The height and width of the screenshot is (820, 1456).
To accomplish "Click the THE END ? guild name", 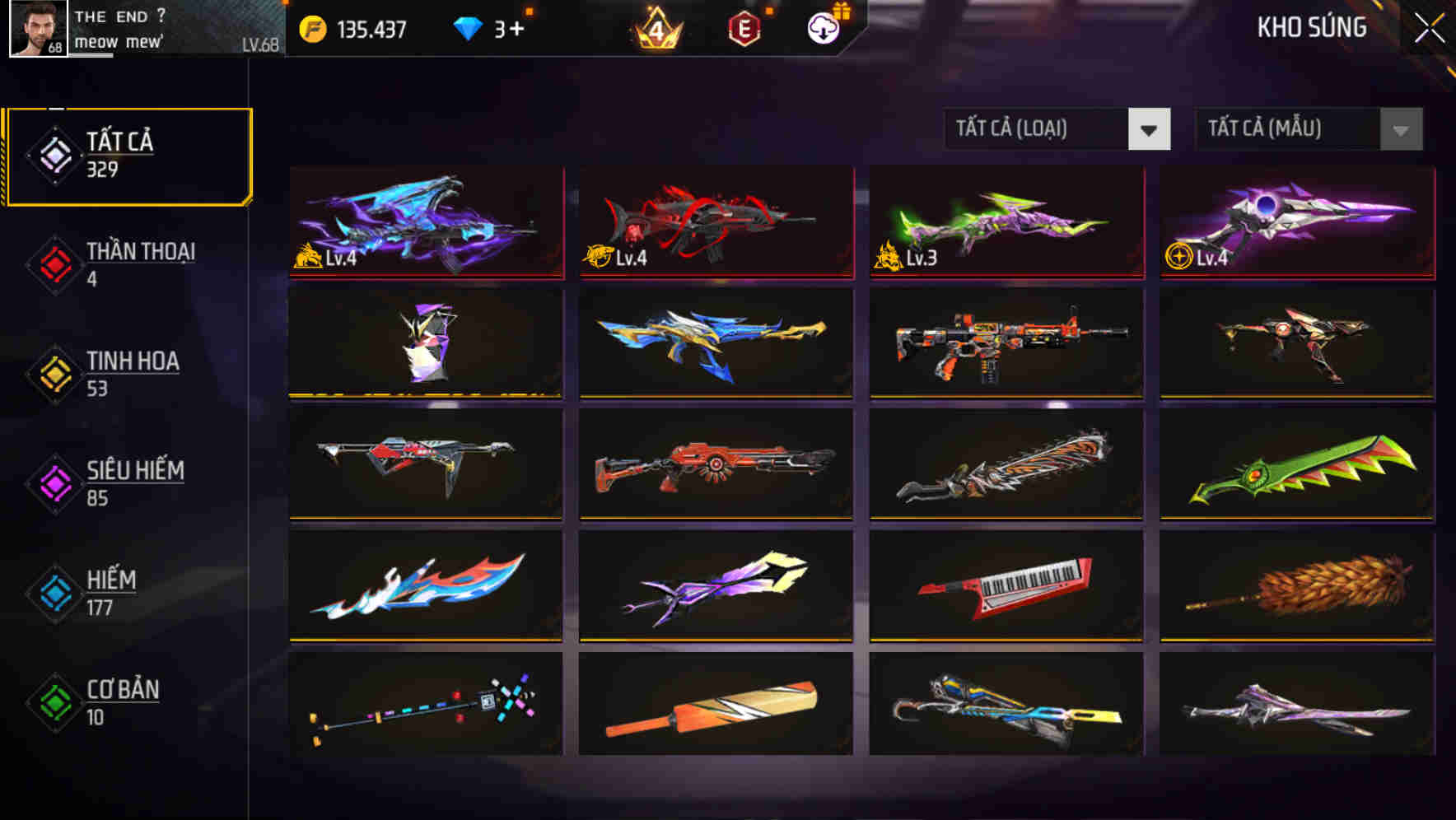I will pos(118,15).
